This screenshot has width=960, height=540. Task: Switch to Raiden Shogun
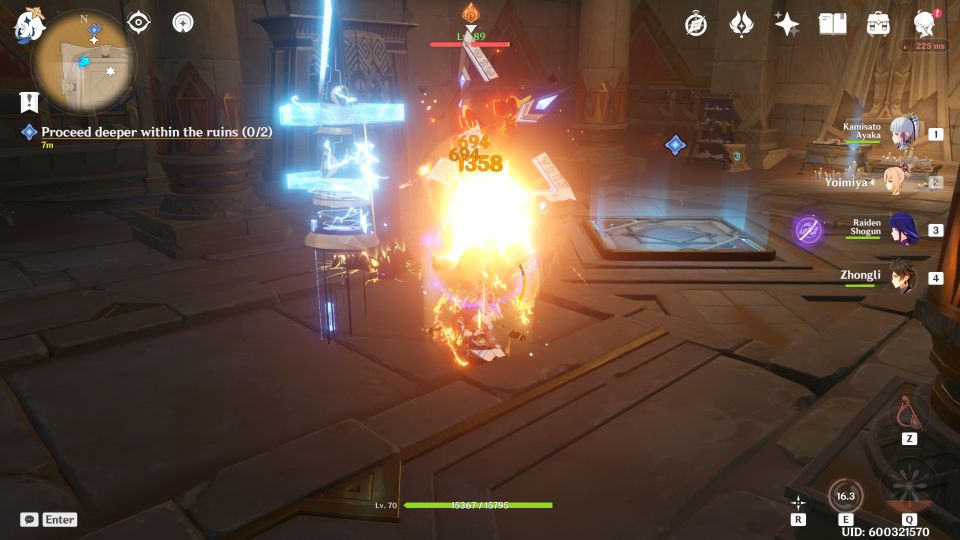pyautogui.click(x=902, y=229)
